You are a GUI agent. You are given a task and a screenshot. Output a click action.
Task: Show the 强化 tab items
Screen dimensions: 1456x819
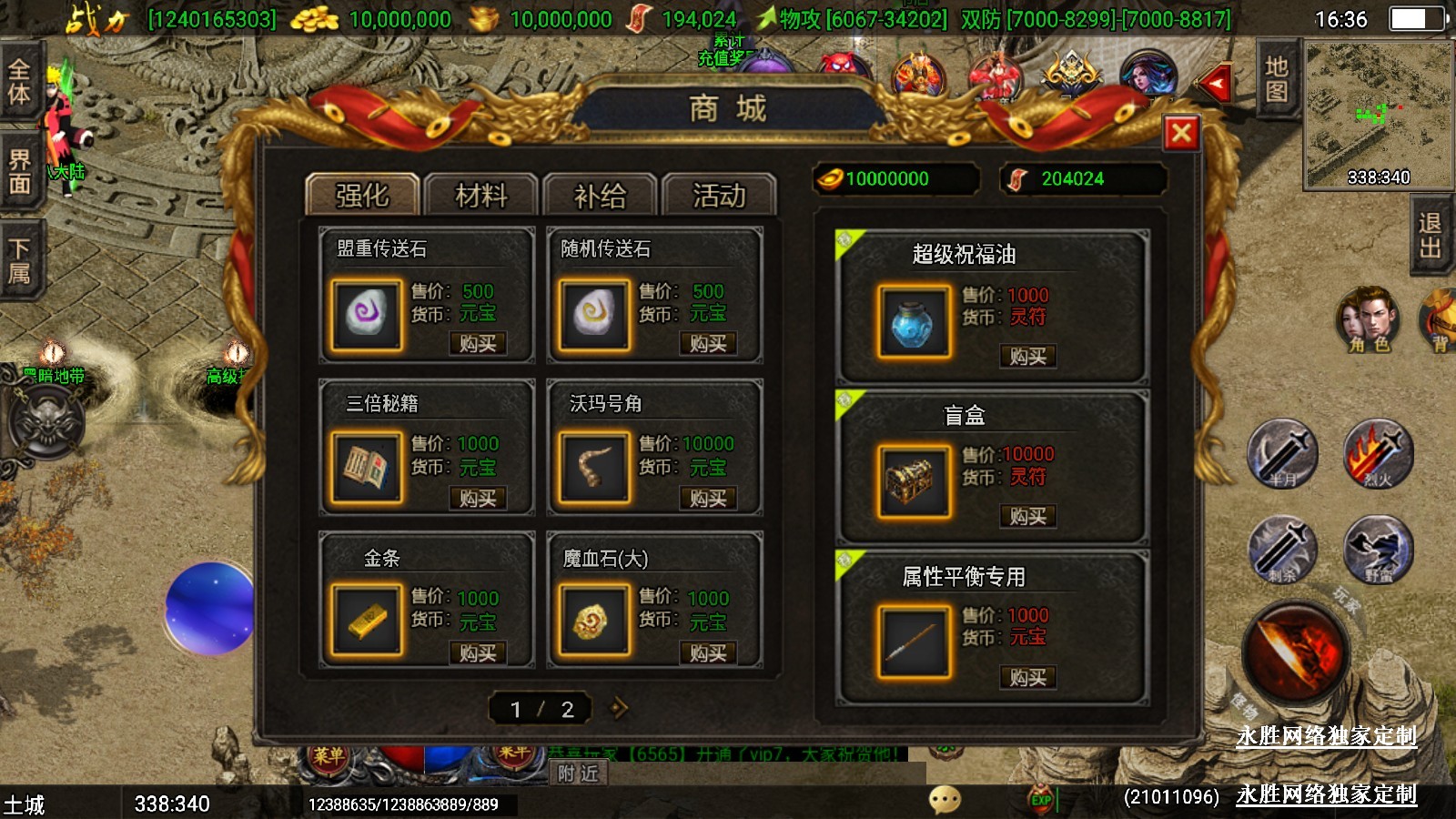tap(362, 195)
